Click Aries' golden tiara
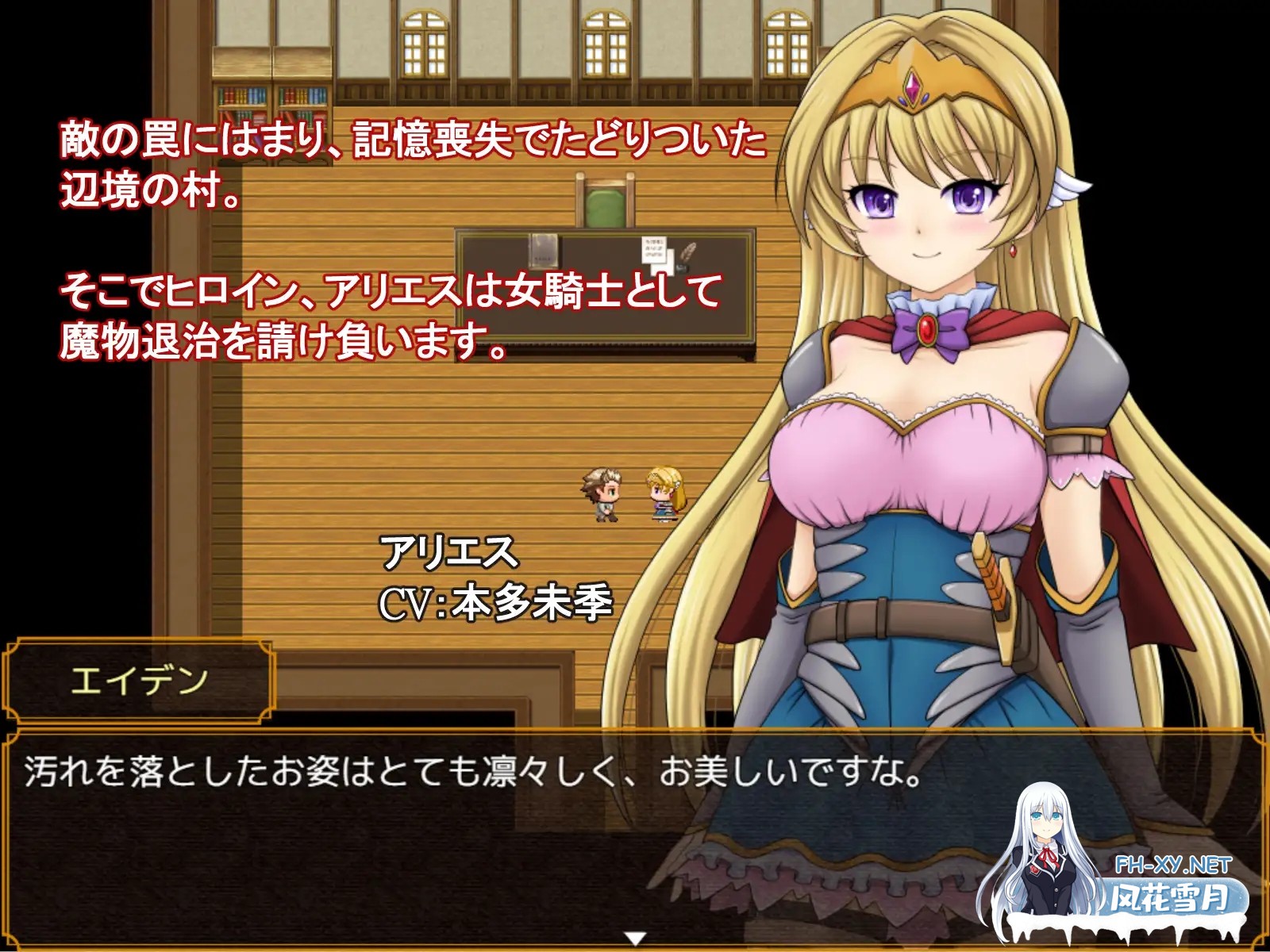Image resolution: width=1270 pixels, height=952 pixels. [x=913, y=83]
